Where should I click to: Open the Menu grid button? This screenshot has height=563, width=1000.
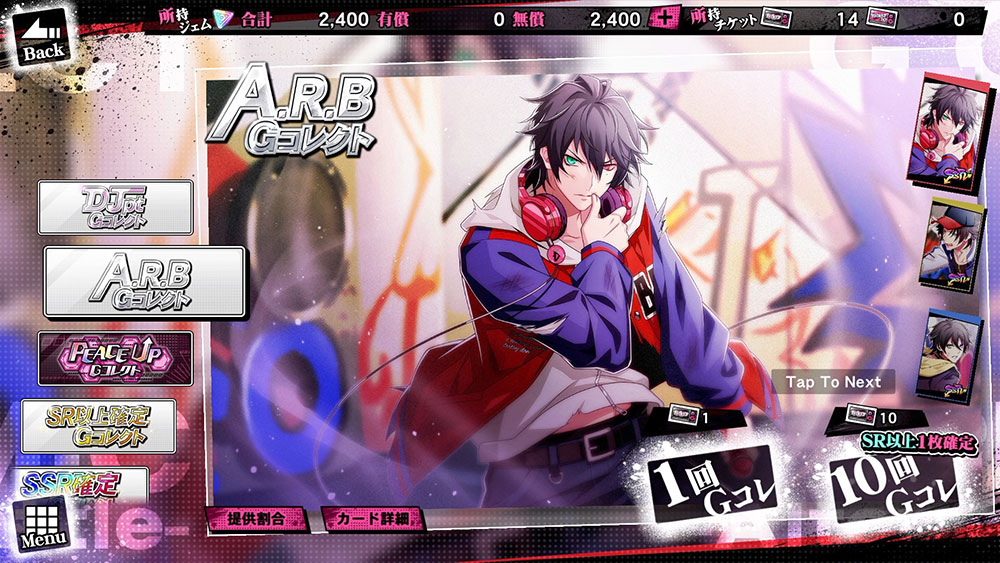[x=43, y=524]
